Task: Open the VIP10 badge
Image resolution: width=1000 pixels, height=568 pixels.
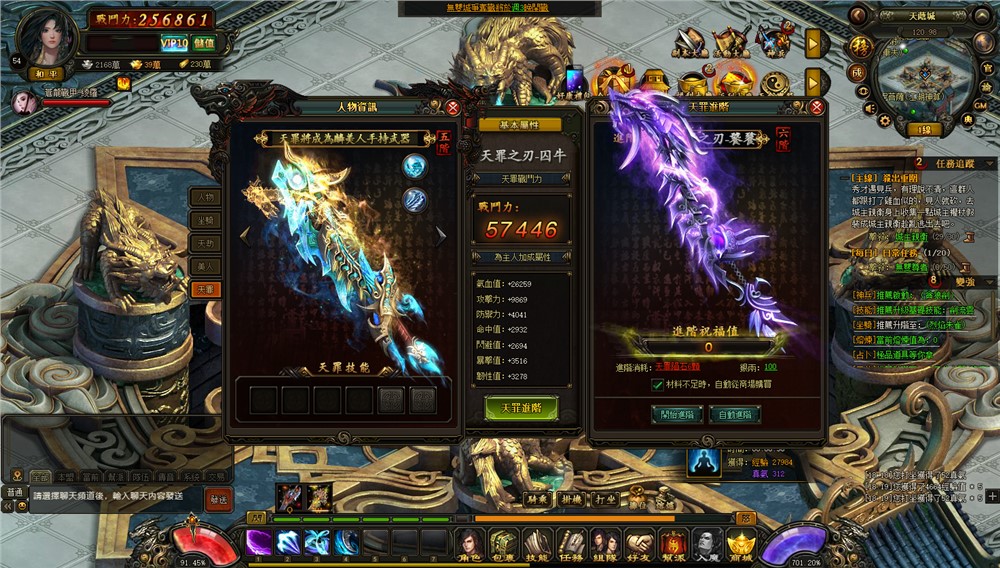Action: (x=174, y=43)
